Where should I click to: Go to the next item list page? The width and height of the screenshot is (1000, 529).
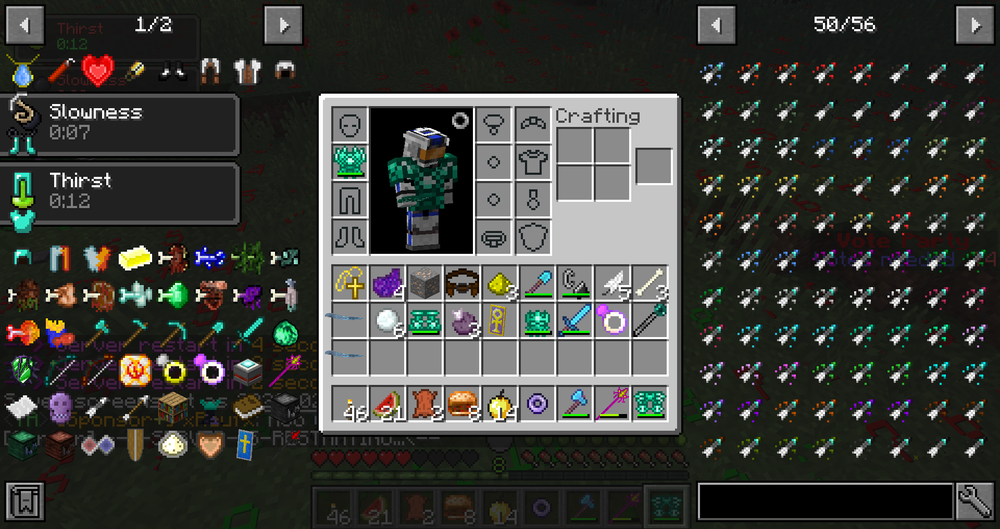click(x=974, y=23)
